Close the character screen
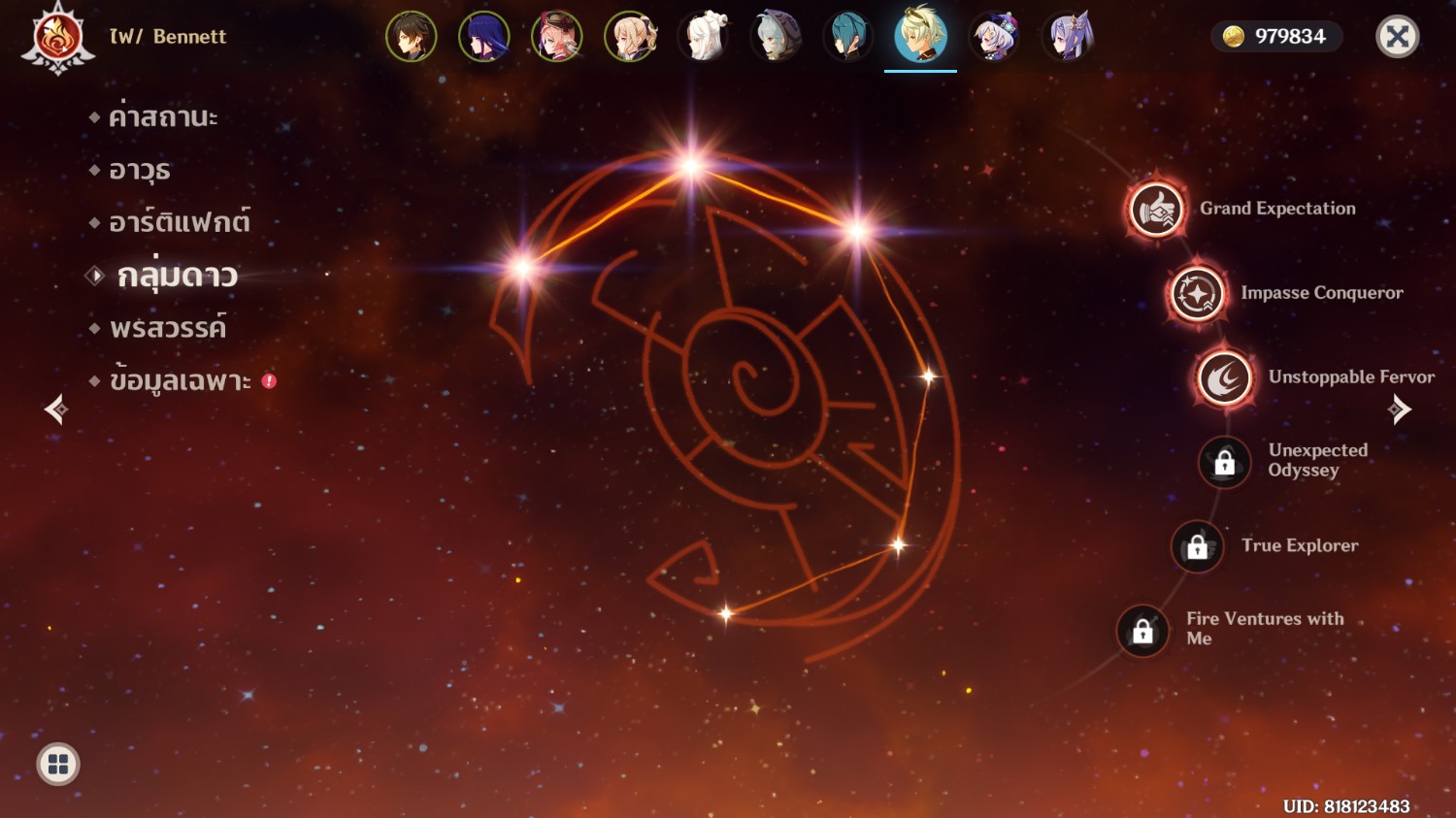1456x818 pixels. tap(1398, 37)
